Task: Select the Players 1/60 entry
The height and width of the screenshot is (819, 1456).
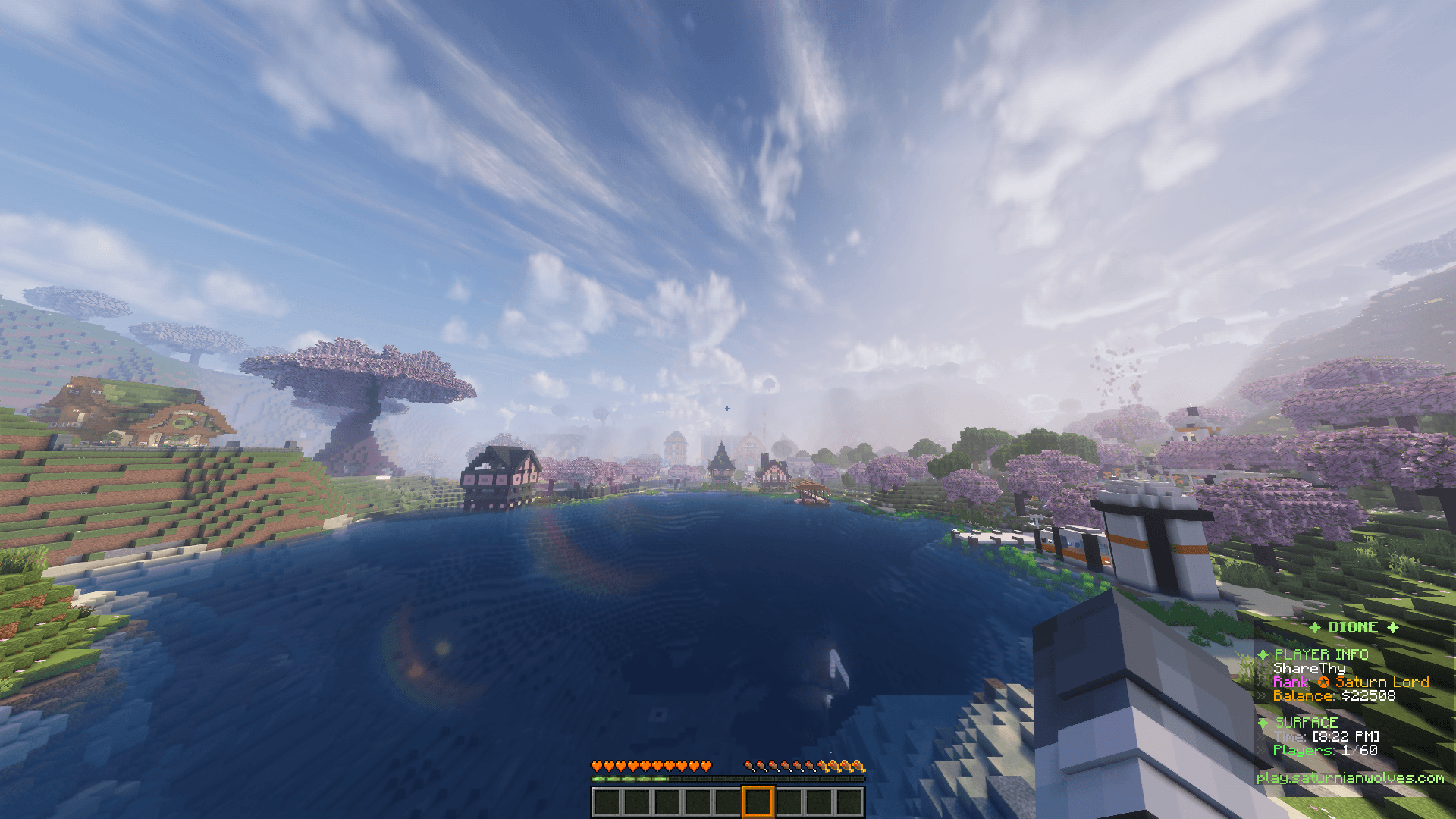Action: (1326, 749)
